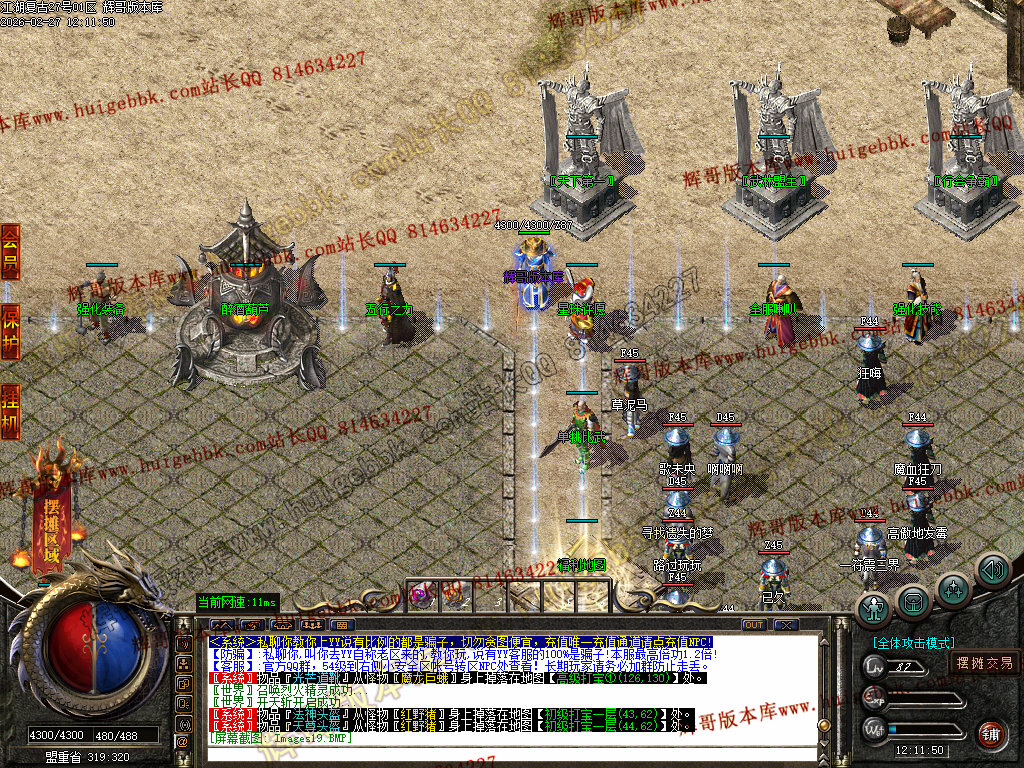The height and width of the screenshot is (768, 1024).
Task: Toggle the sound speaker round icon
Action: tap(993, 571)
